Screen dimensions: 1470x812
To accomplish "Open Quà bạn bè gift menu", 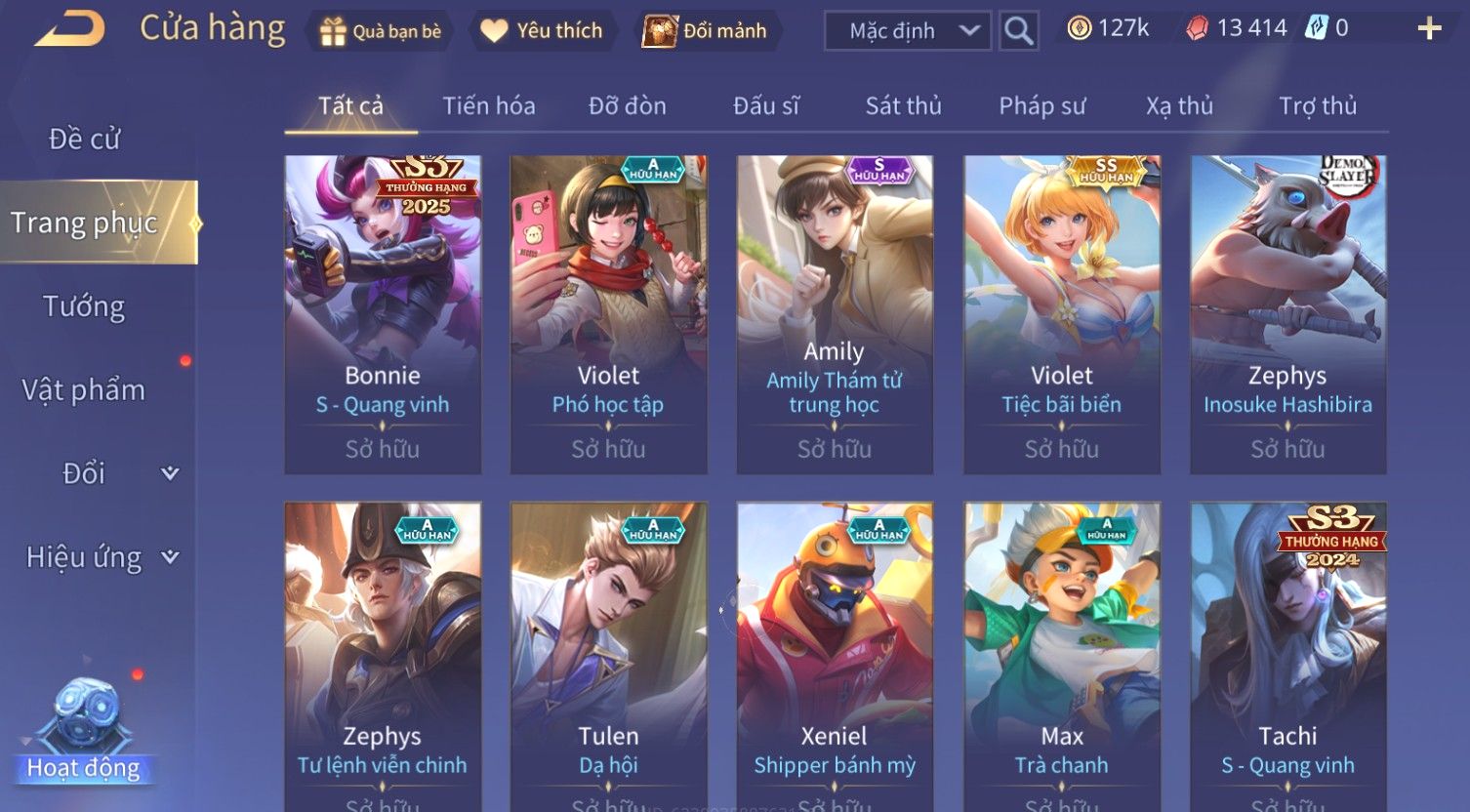I will click(x=381, y=31).
